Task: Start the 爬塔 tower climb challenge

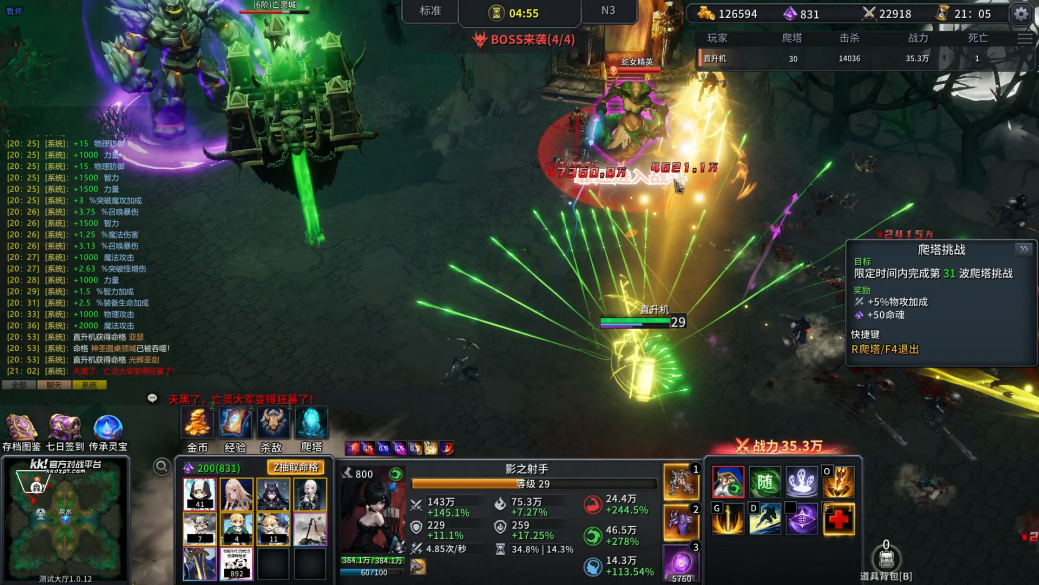Action: pyautogui.click(x=311, y=423)
